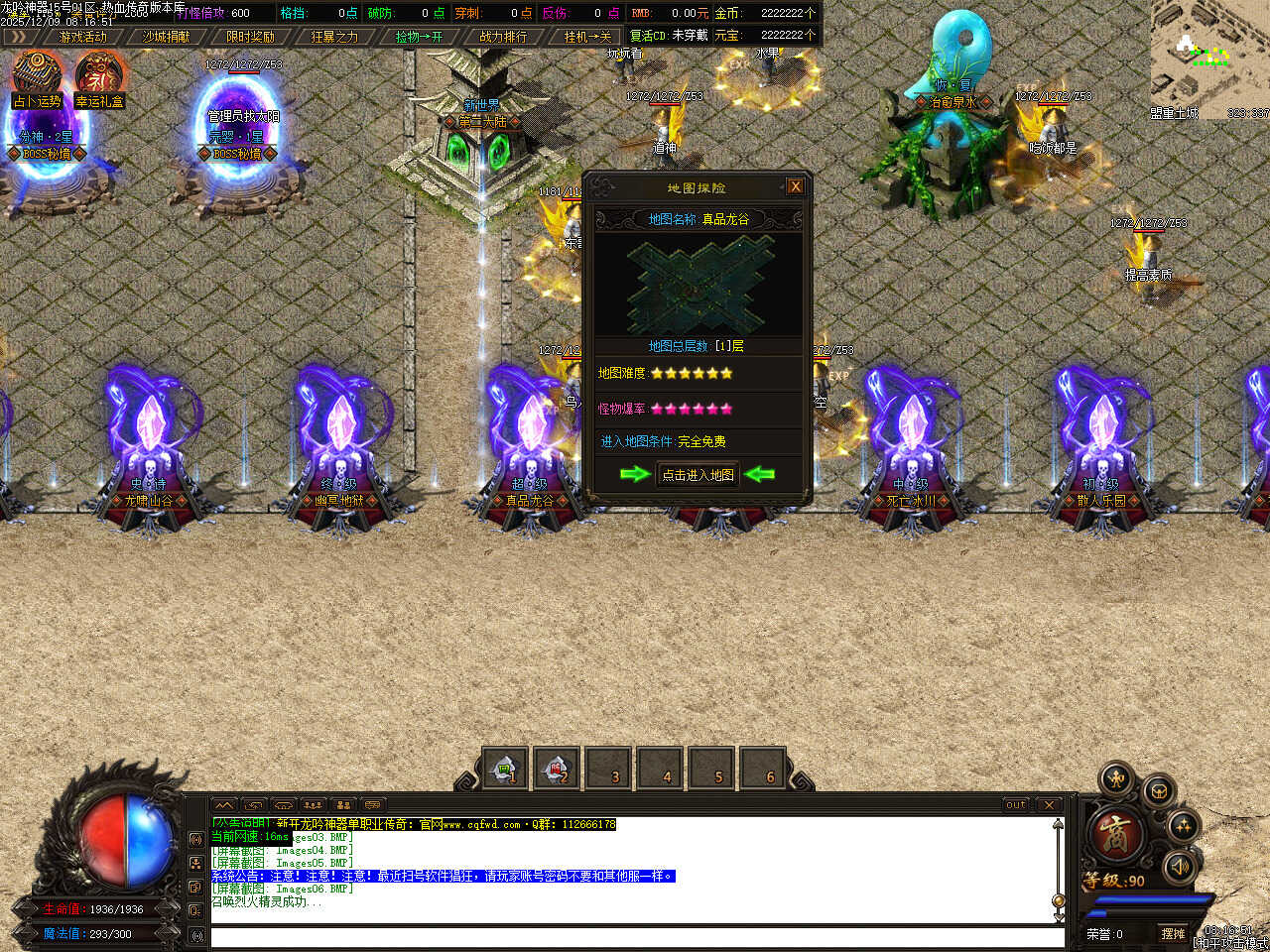Screen dimensions: 1270x952
Task: Open the 游戏活动 menu
Action: pyautogui.click(x=82, y=37)
